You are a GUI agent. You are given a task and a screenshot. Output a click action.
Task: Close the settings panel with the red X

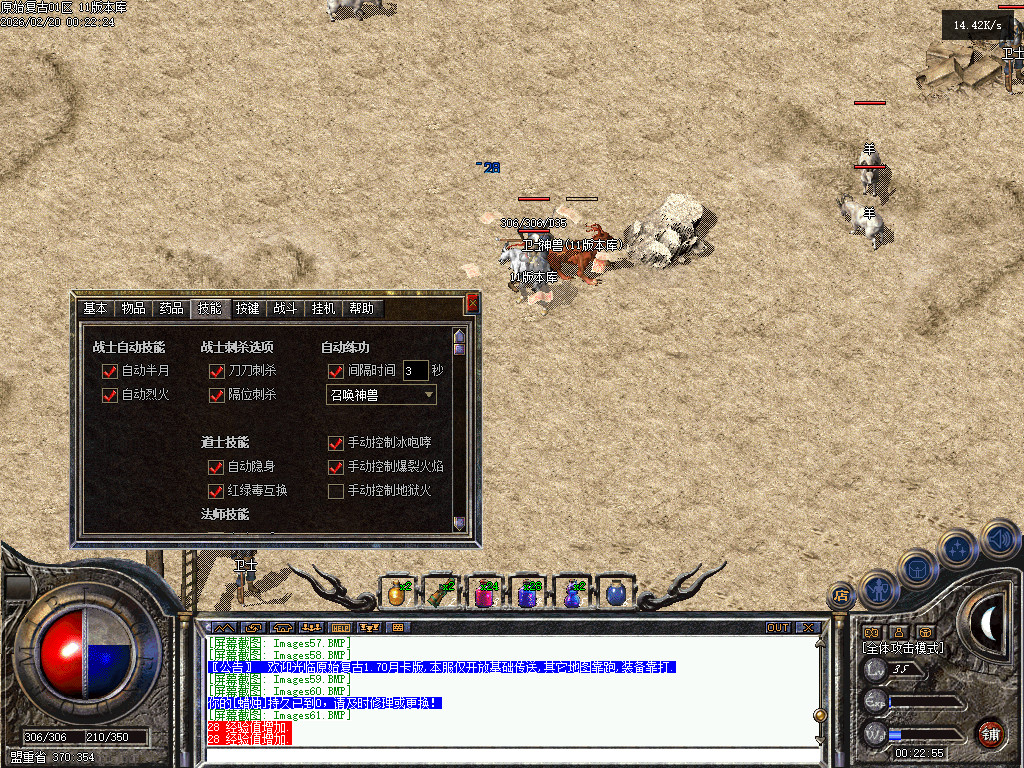[473, 302]
